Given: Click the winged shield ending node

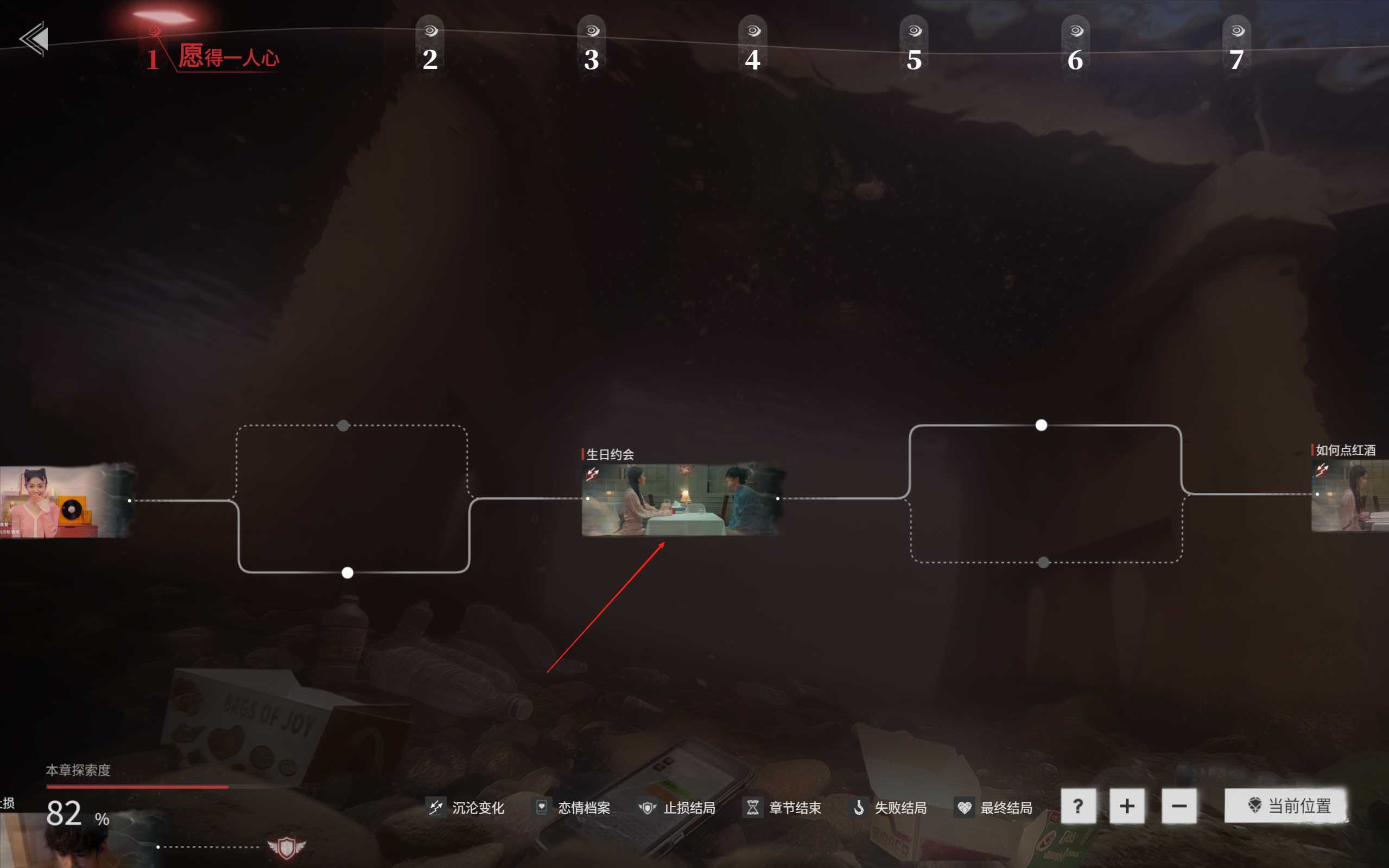Looking at the screenshot, I should pos(287,847).
